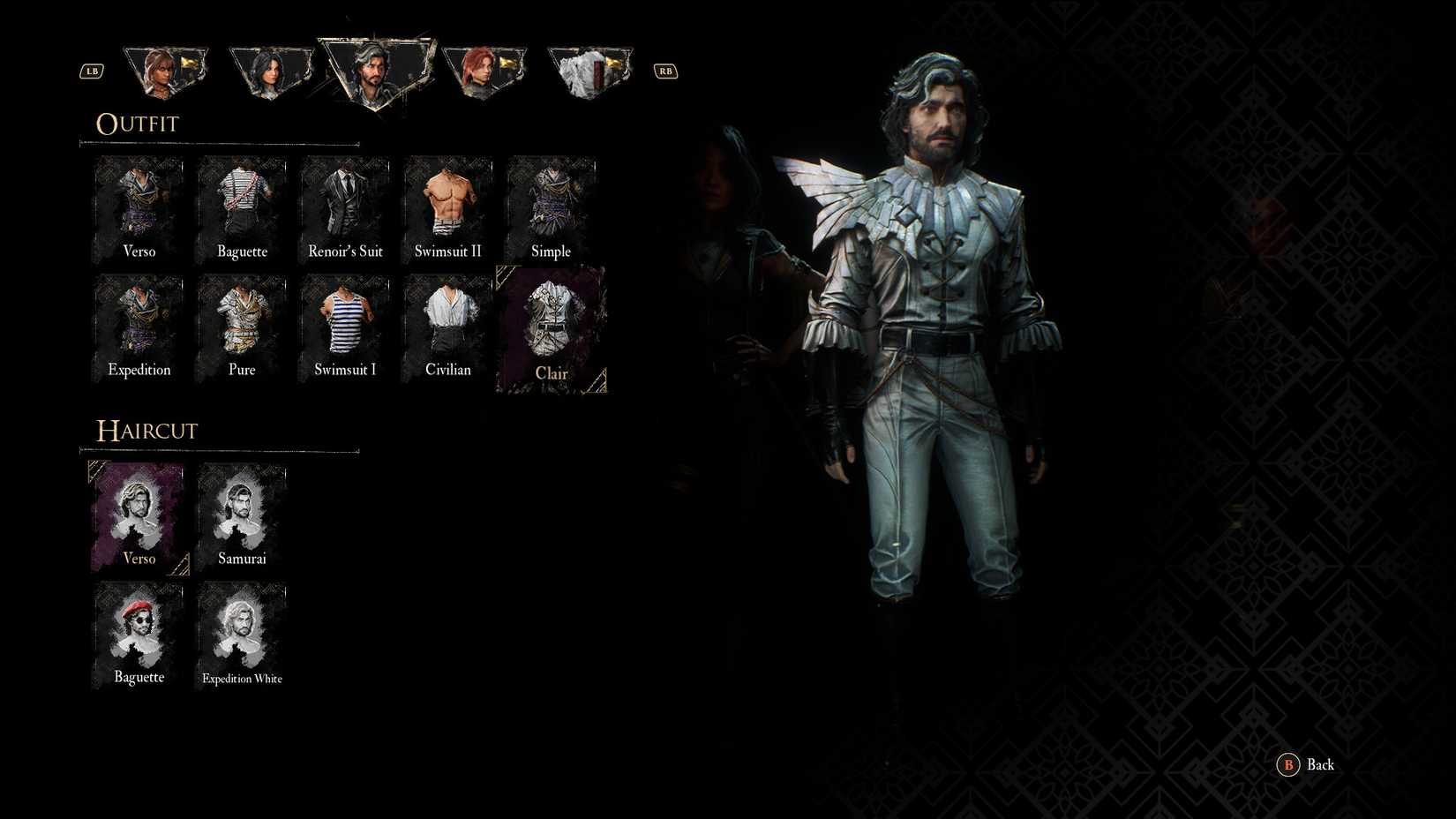This screenshot has width=1456, height=819.
Task: Select the currently highlighted Clair outfit
Action: 552,327
